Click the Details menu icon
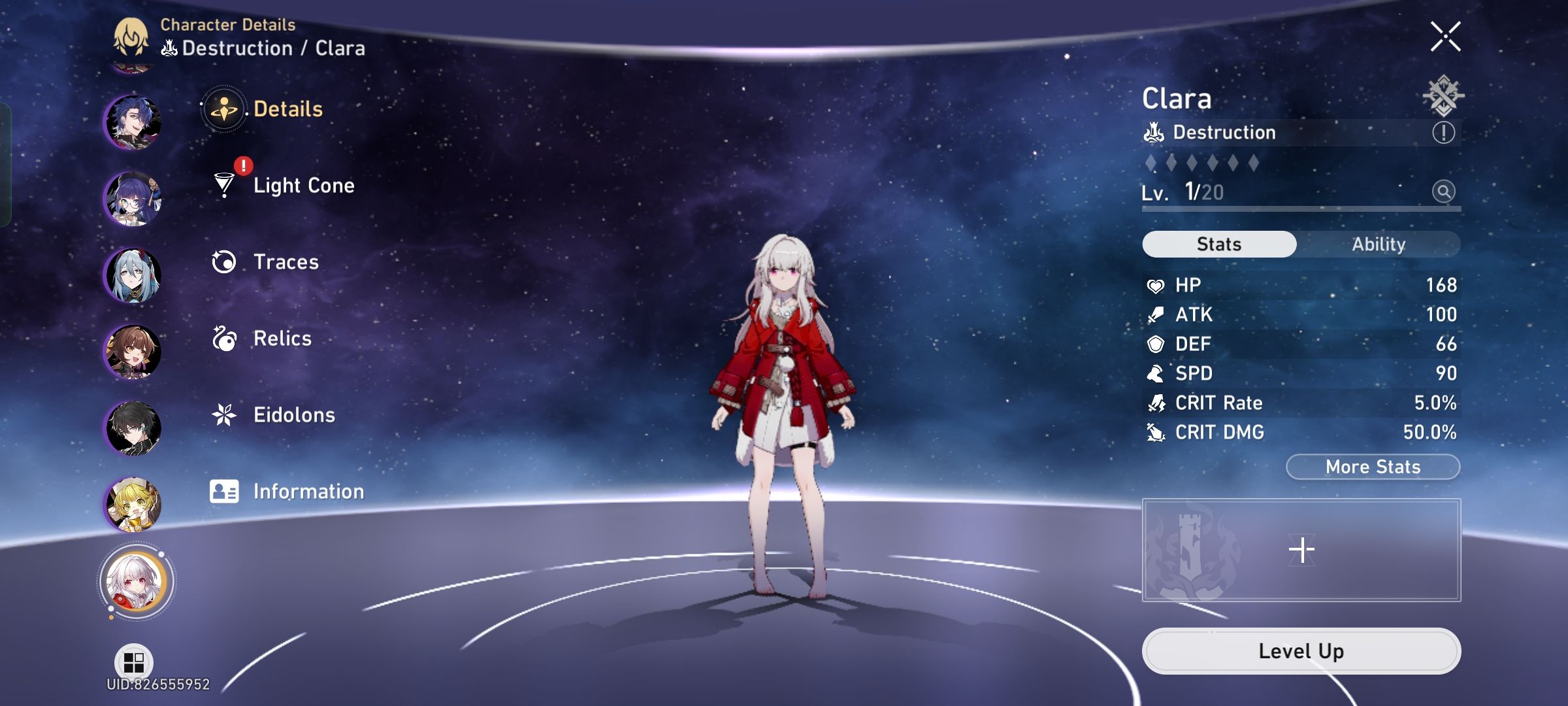Viewport: 1568px width, 706px height. [x=225, y=109]
